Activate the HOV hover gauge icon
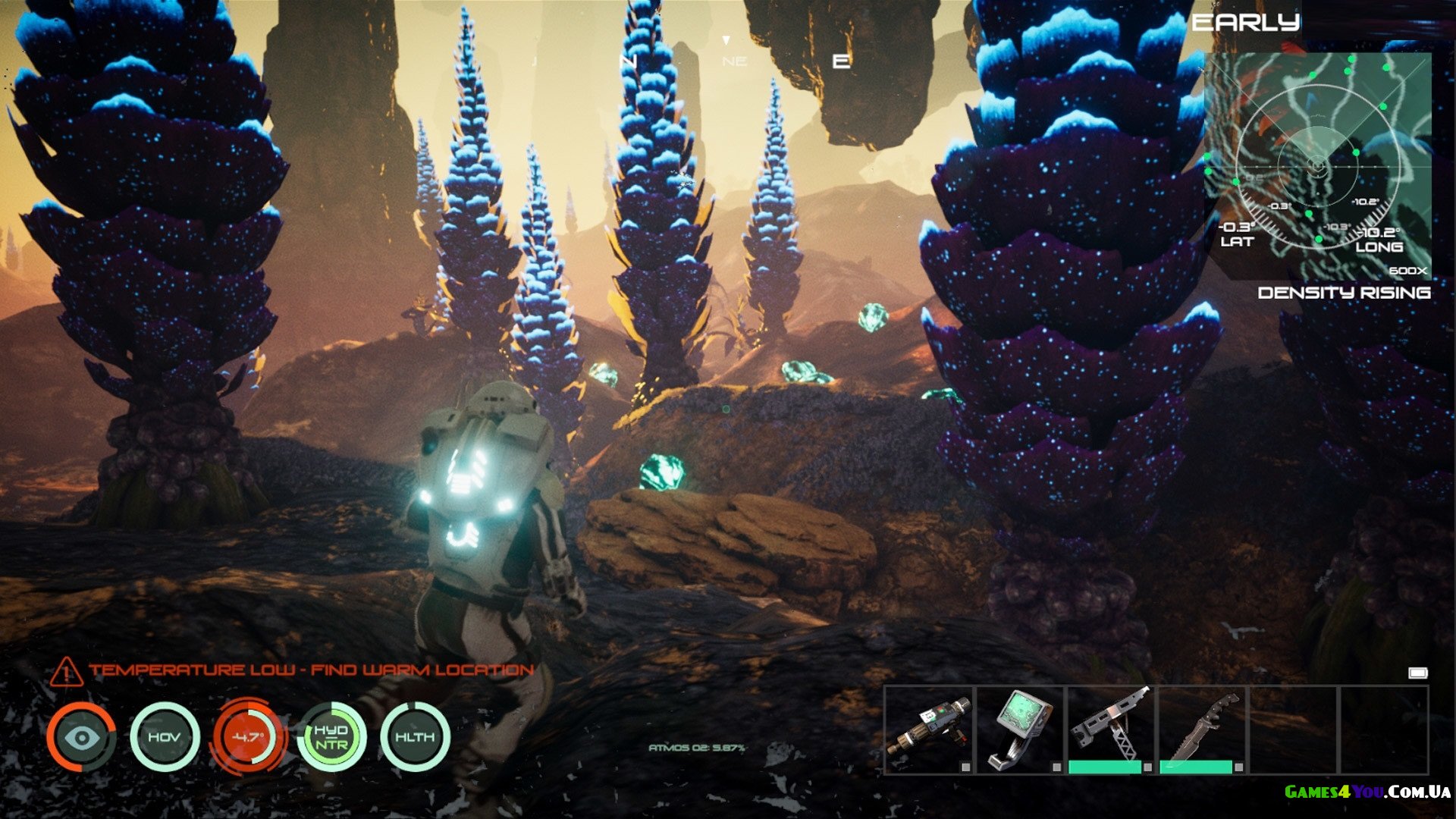Image resolution: width=1456 pixels, height=819 pixels. (x=165, y=737)
